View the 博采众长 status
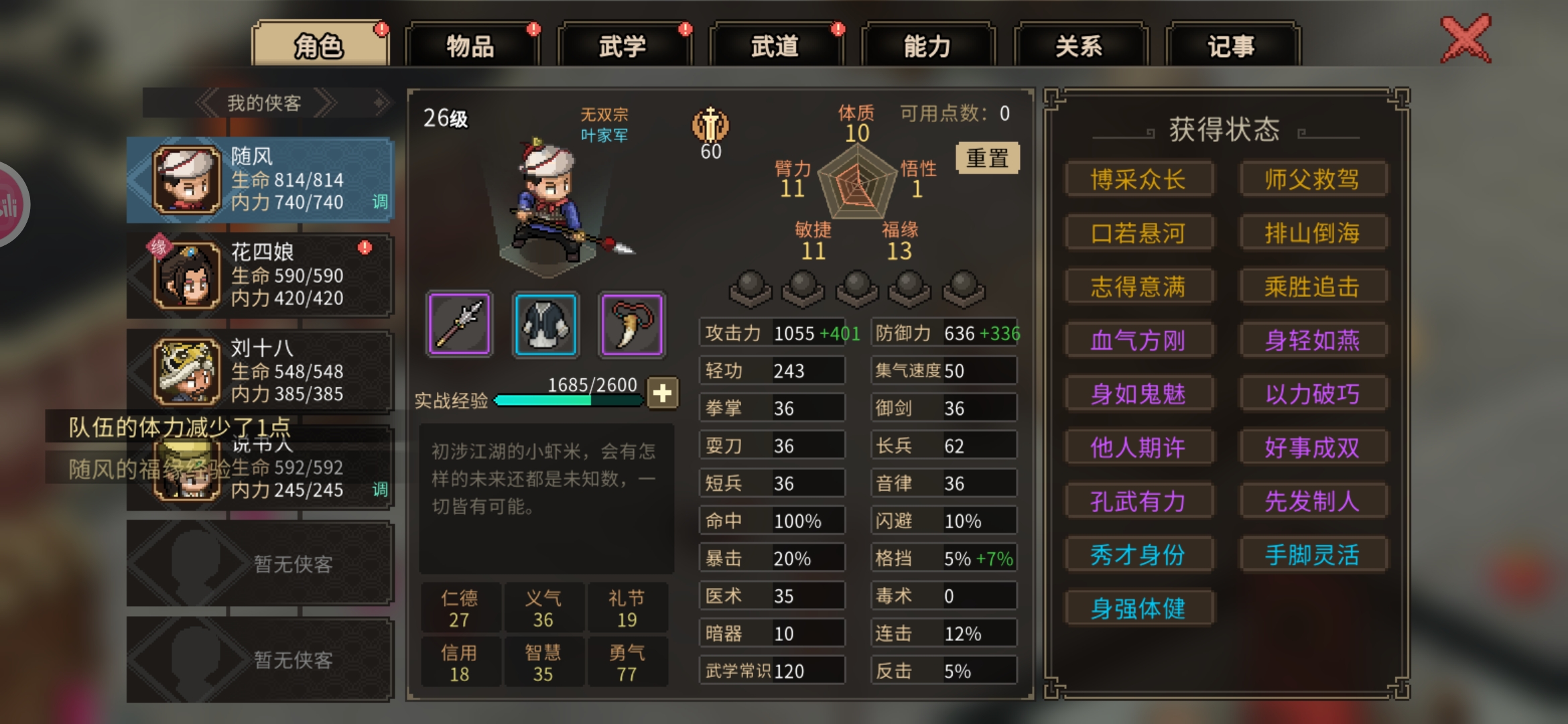 (x=1138, y=180)
